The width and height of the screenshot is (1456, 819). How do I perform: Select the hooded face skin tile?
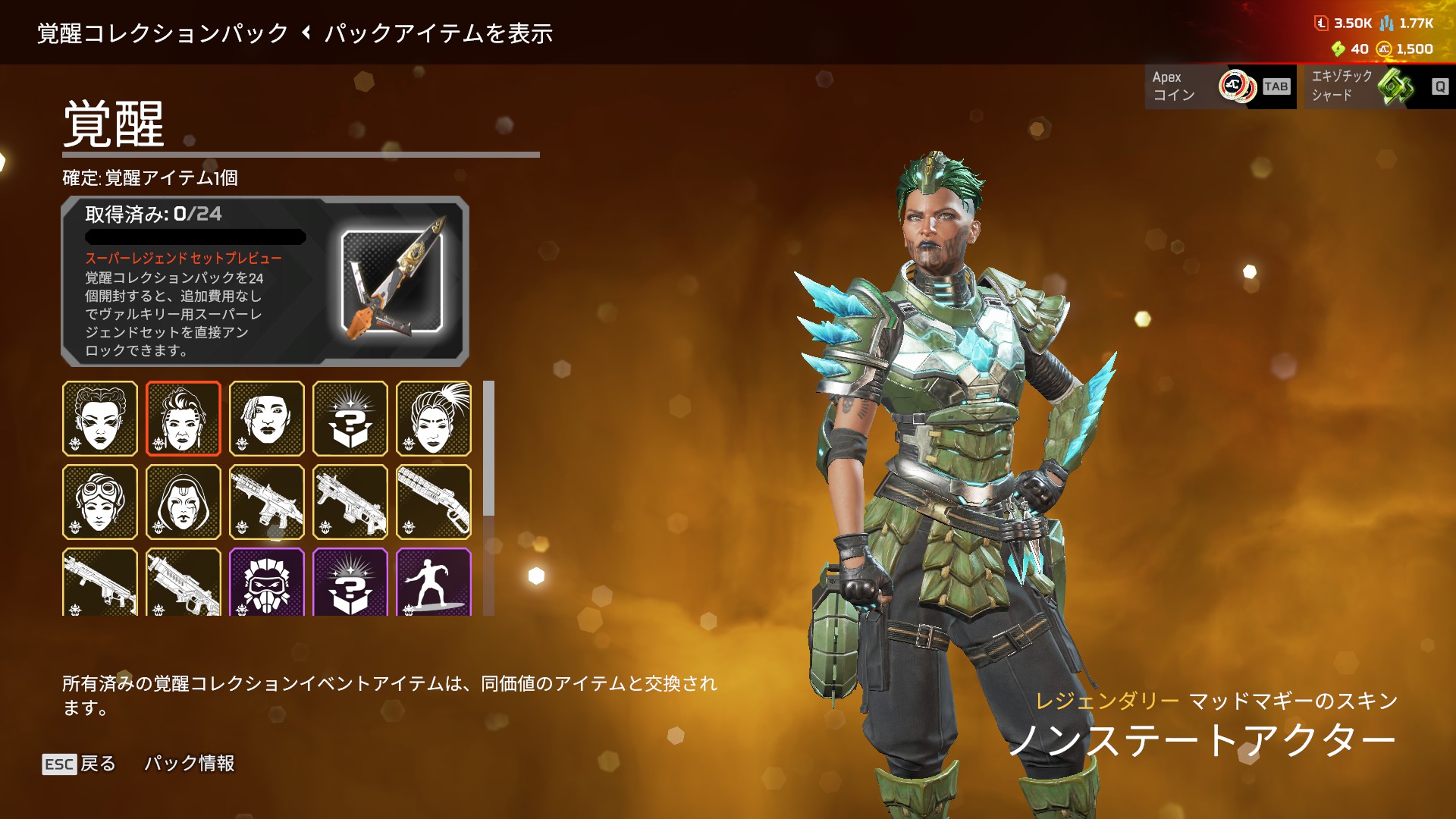[184, 502]
